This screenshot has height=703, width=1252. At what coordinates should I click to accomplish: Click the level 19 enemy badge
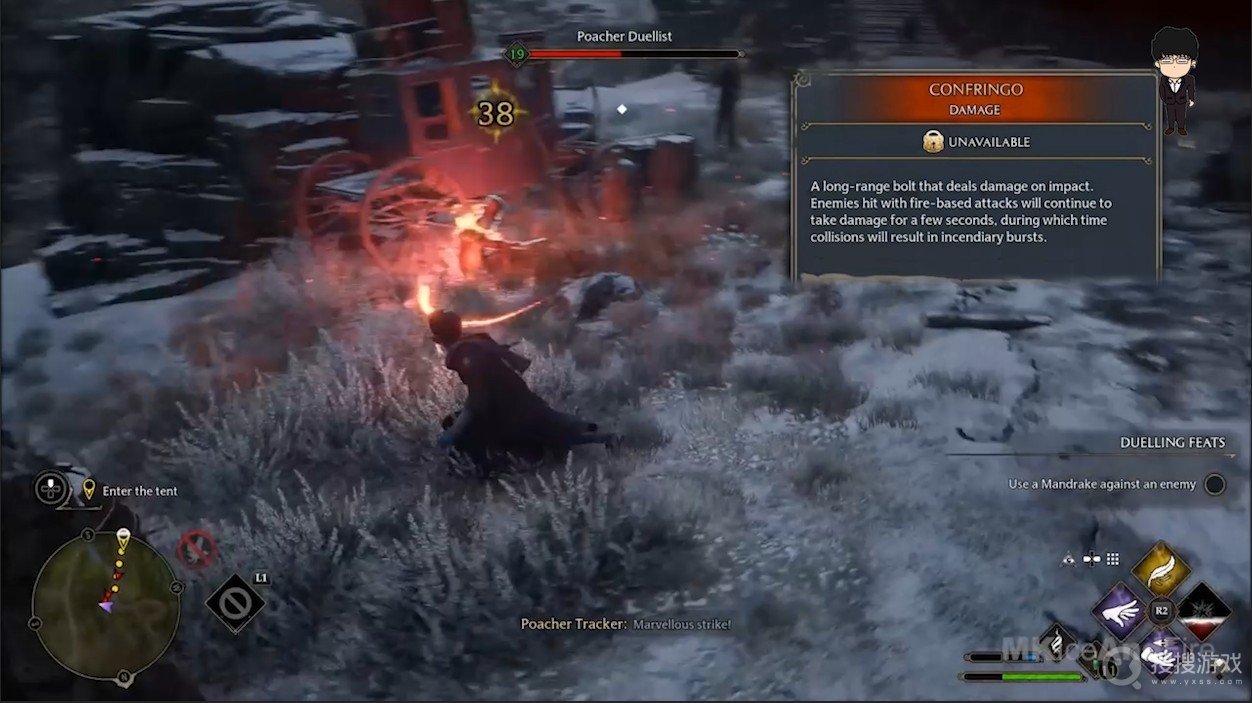(x=516, y=53)
